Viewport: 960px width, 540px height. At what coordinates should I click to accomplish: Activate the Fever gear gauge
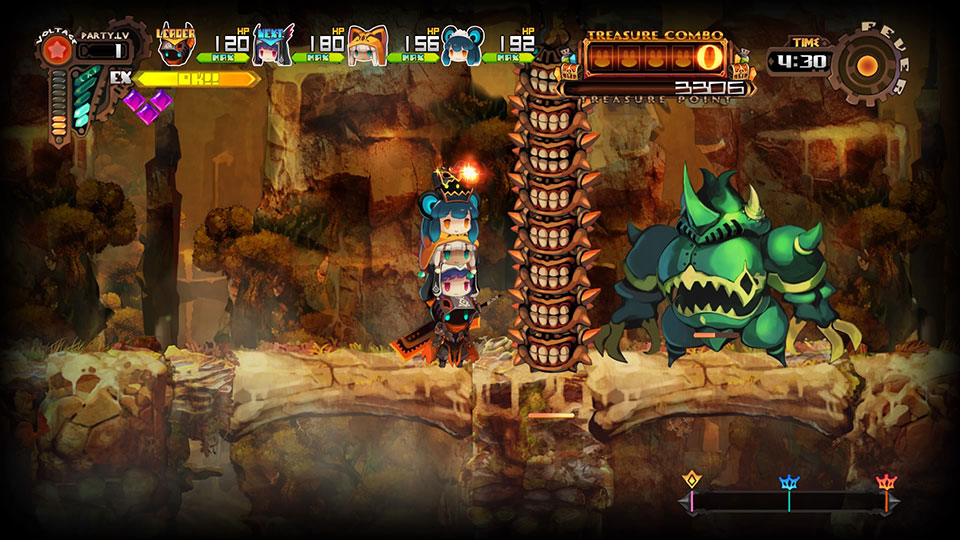click(869, 65)
